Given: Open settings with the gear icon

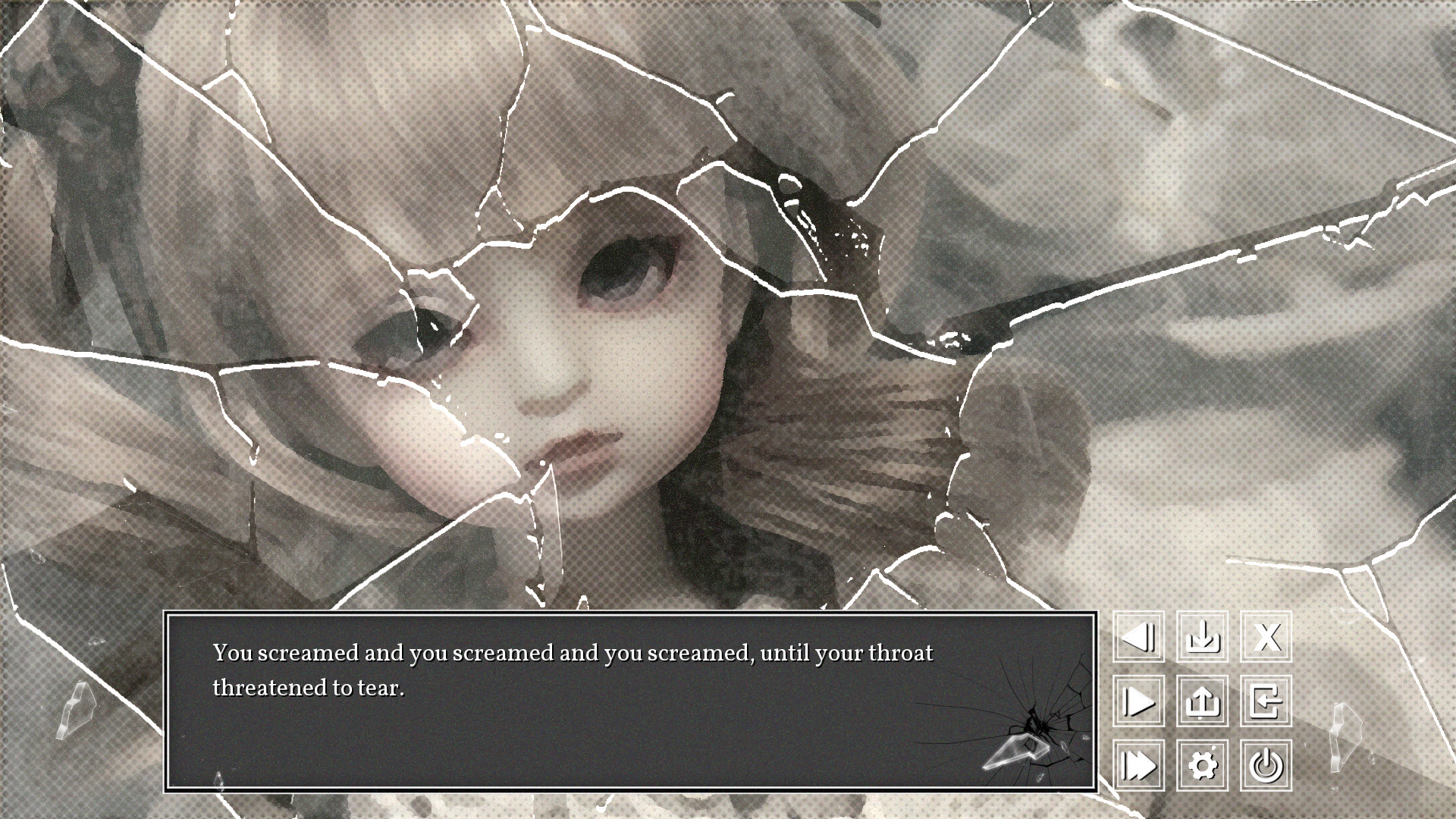Looking at the screenshot, I should tap(1202, 765).
